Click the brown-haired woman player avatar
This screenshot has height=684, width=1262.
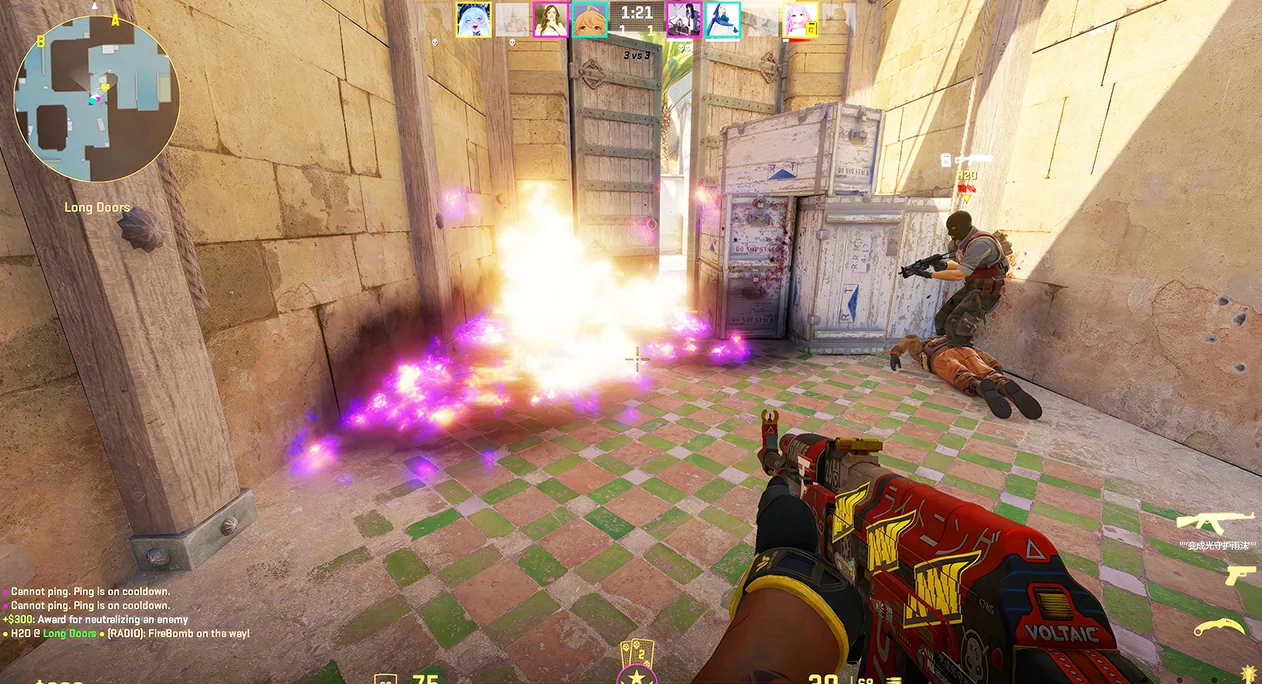pyautogui.click(x=550, y=19)
